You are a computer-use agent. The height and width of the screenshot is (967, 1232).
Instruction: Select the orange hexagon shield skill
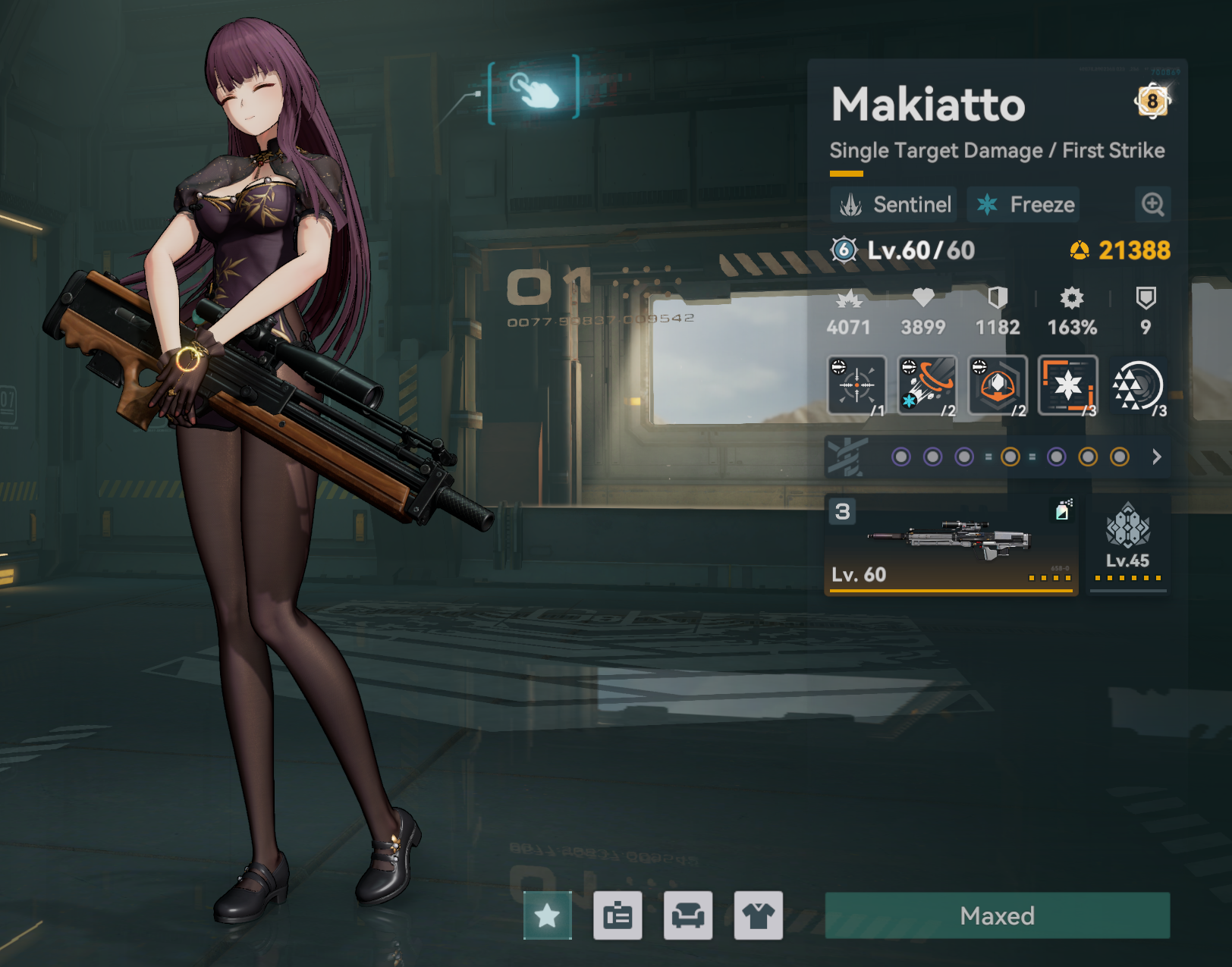(998, 385)
